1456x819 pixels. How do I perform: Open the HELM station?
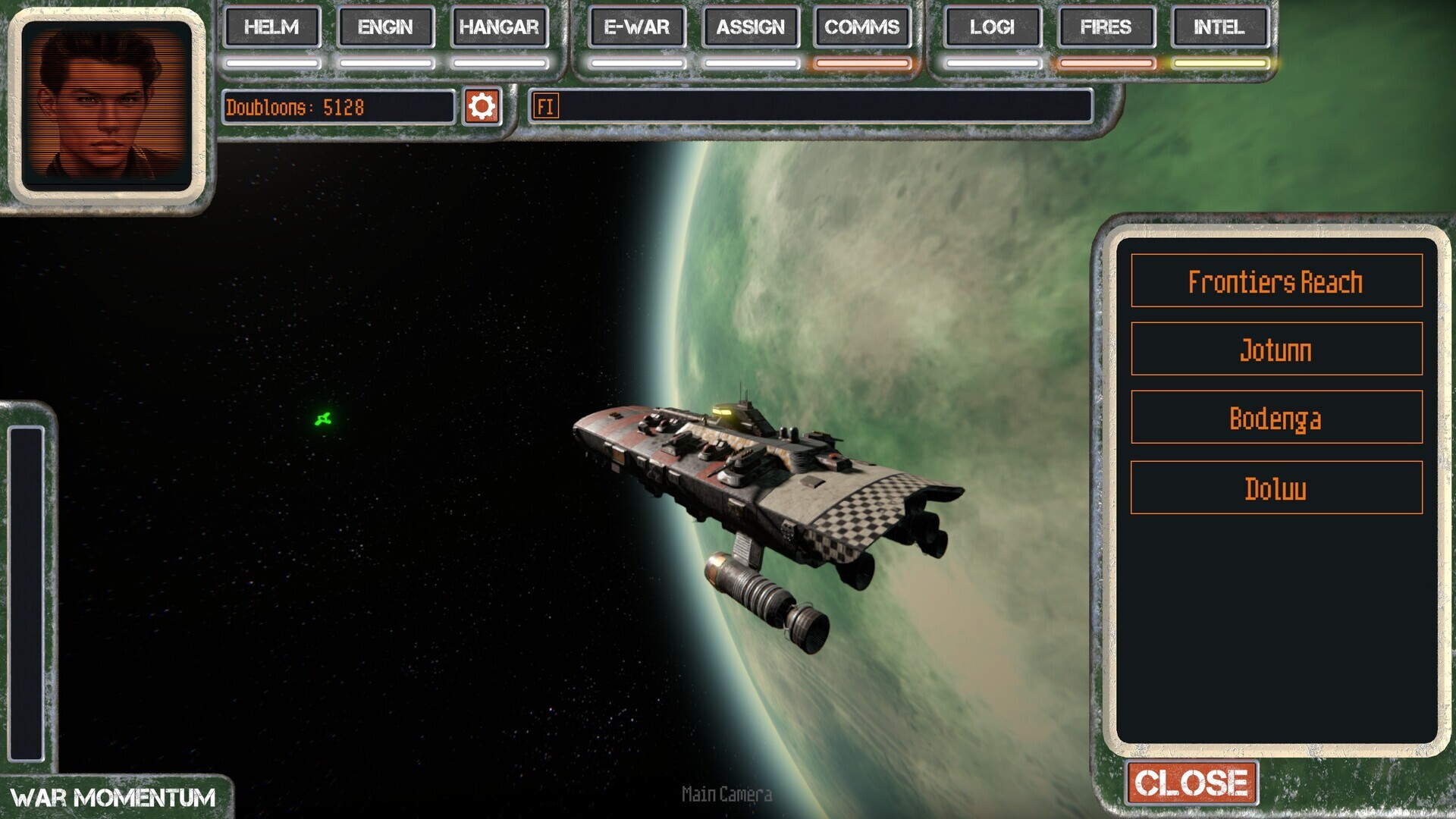pos(271,27)
